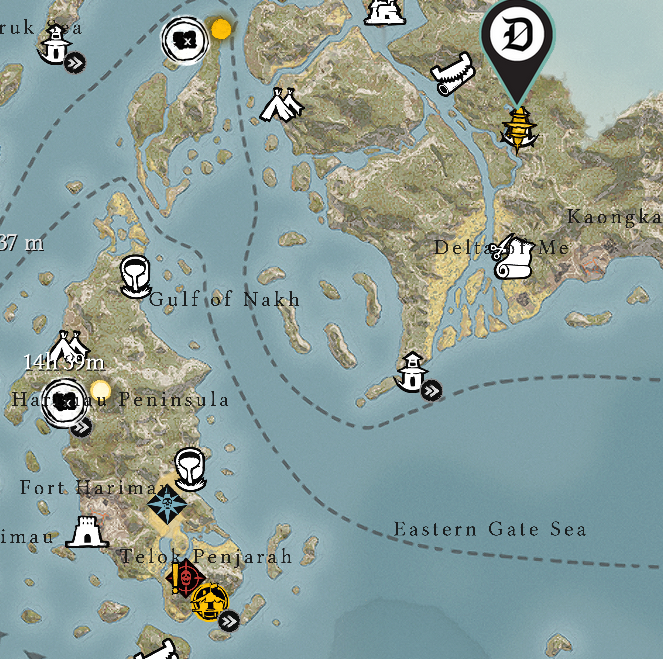Viewport: 663px width, 659px height.
Task: Click the golden ship anchor marker
Action: (x=518, y=128)
